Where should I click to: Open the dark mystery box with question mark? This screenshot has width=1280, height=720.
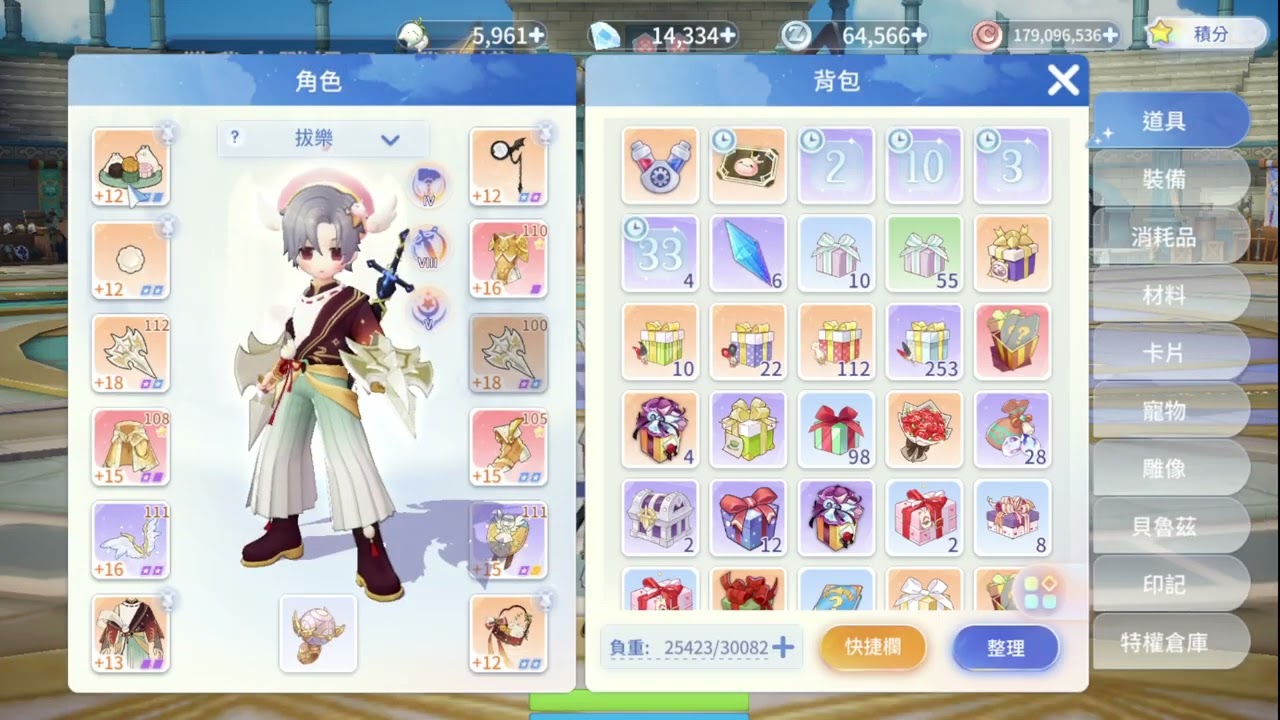(1012, 341)
